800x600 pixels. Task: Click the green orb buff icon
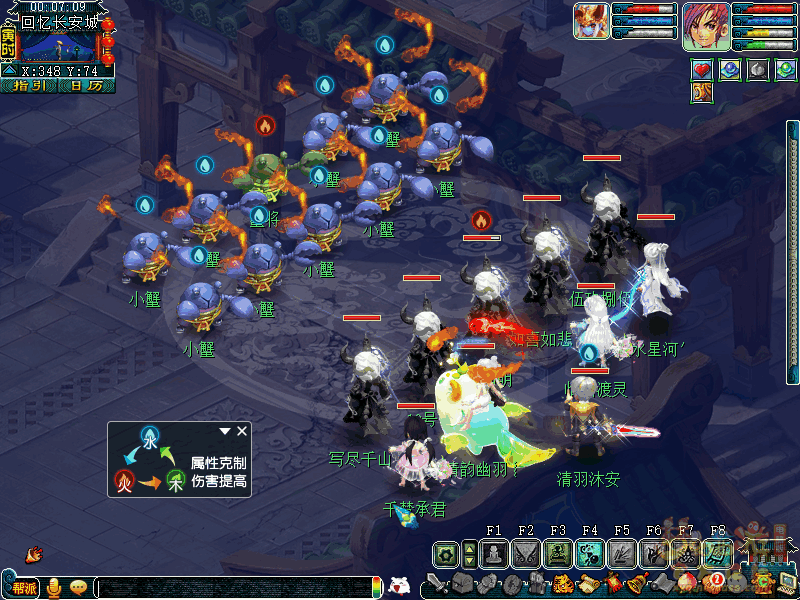point(786,69)
